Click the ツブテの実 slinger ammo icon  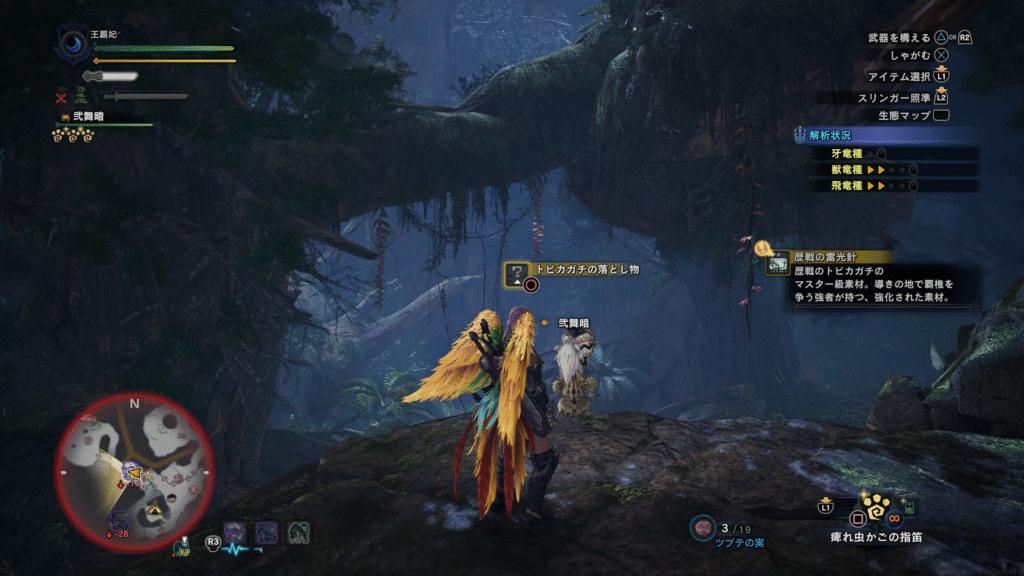(703, 527)
